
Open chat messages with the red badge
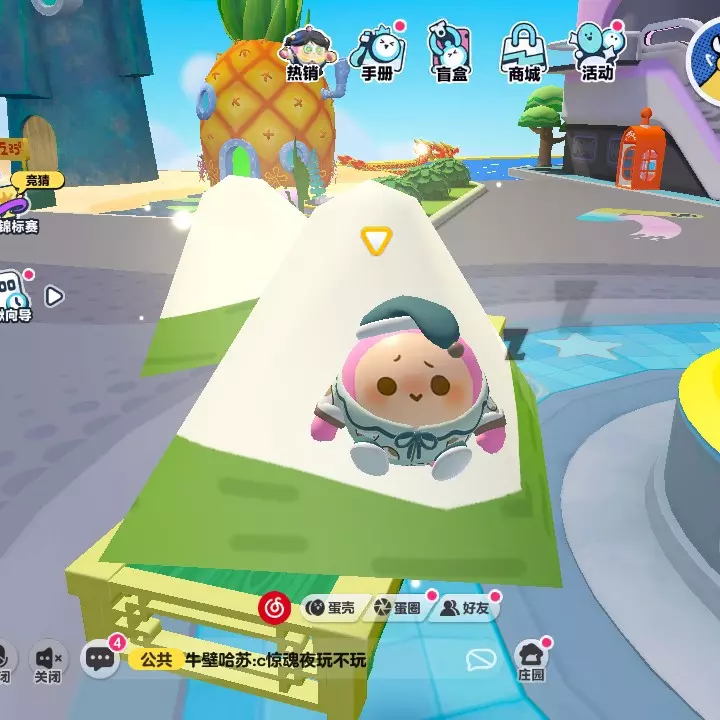(x=100, y=658)
